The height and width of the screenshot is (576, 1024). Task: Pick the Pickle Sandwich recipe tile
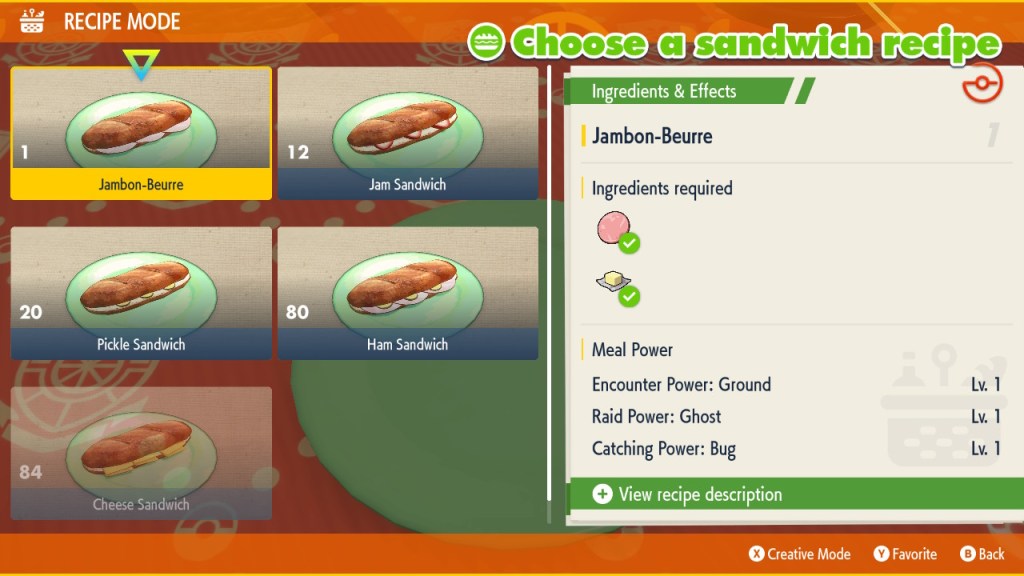pyautogui.click(x=141, y=293)
